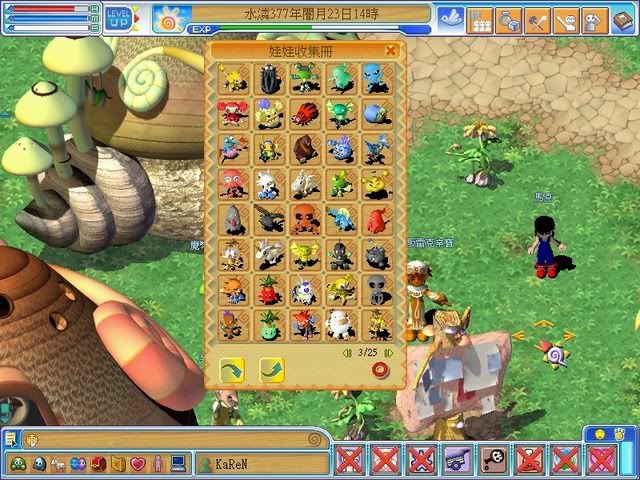
Task: Go to the previous collection page
Action: [347, 352]
